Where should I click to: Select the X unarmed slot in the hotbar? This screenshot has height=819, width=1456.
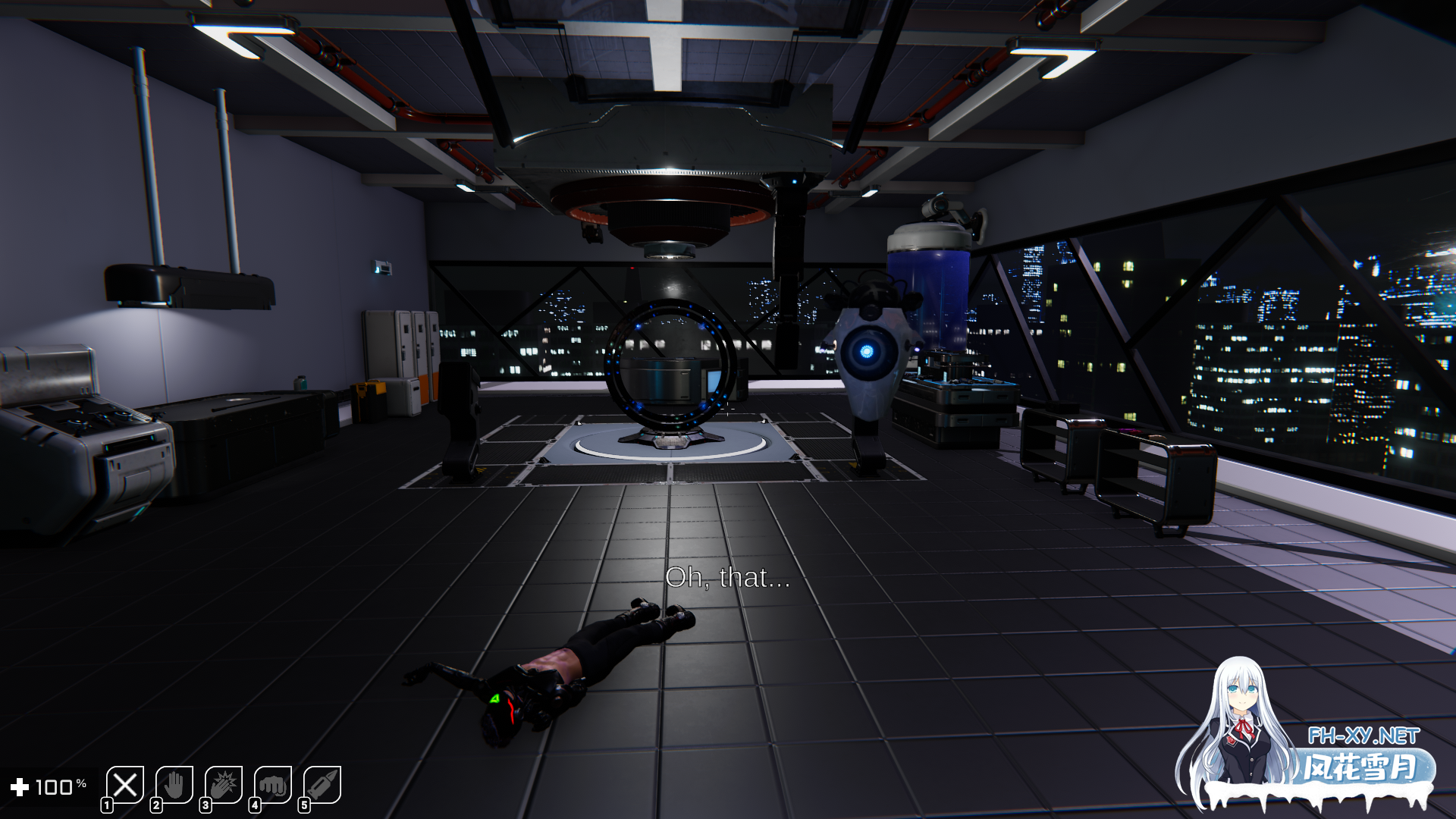pyautogui.click(x=125, y=783)
